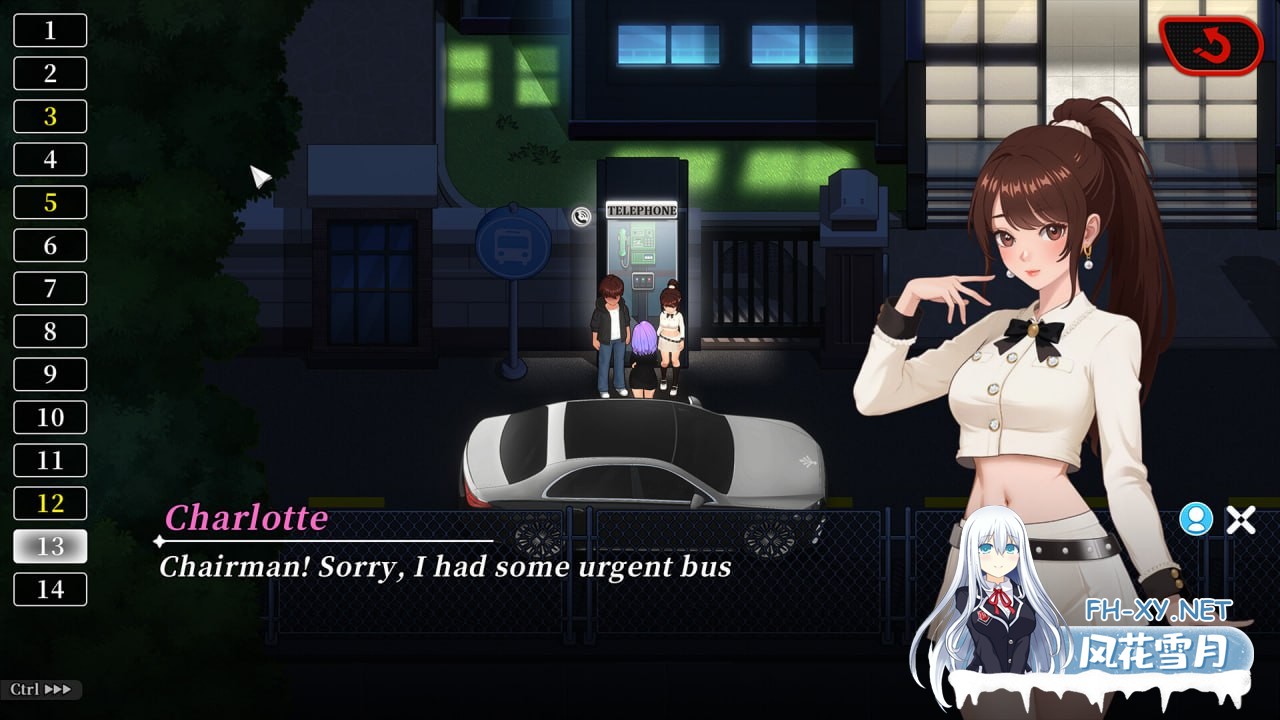Select scene number 14
The height and width of the screenshot is (720, 1280).
click(50, 589)
